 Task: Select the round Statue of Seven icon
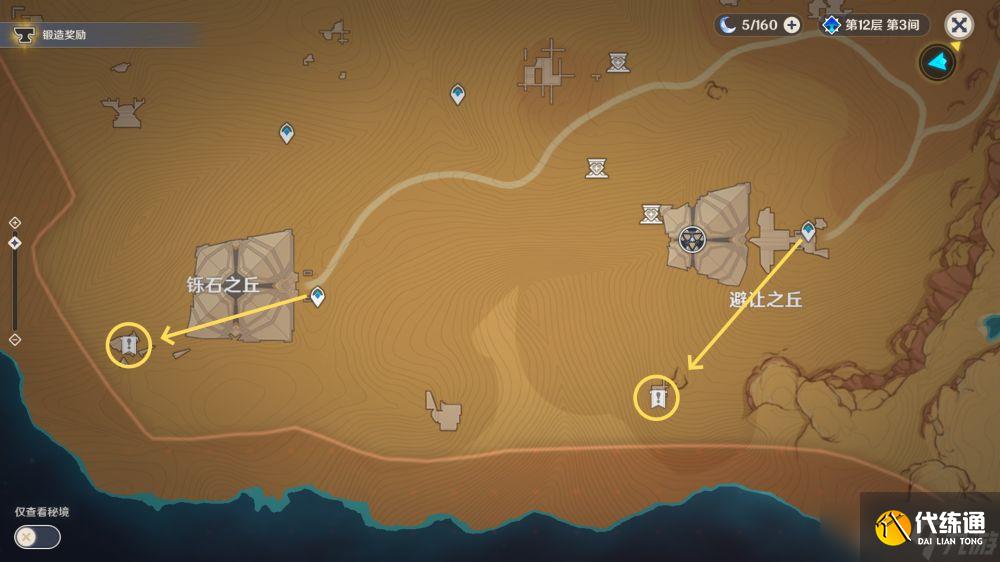[691, 239]
